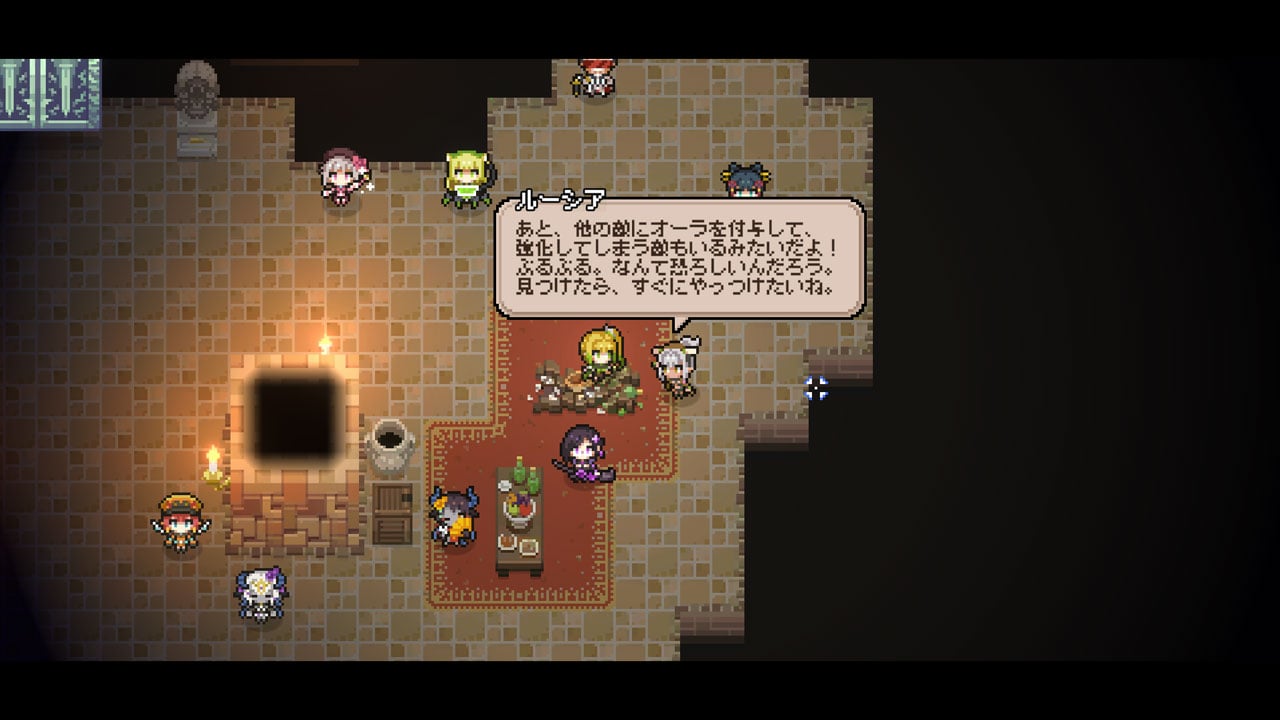Advance ルーシア's dialogue speech bubble
Screen dimensions: 1280x720
pos(679,259)
